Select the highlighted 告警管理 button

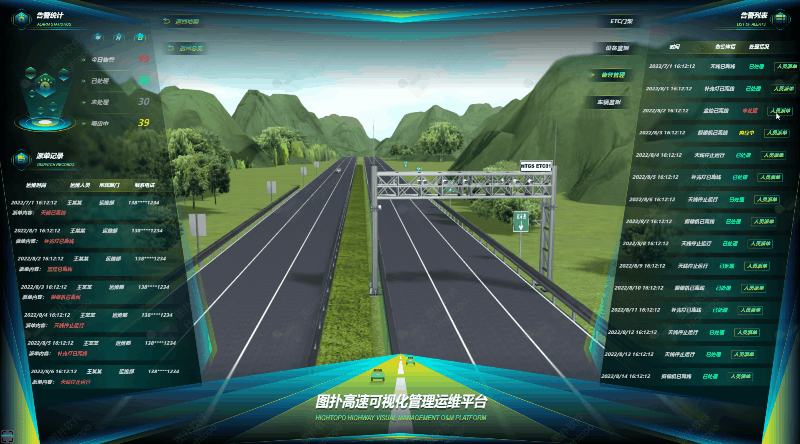pyautogui.click(x=614, y=74)
